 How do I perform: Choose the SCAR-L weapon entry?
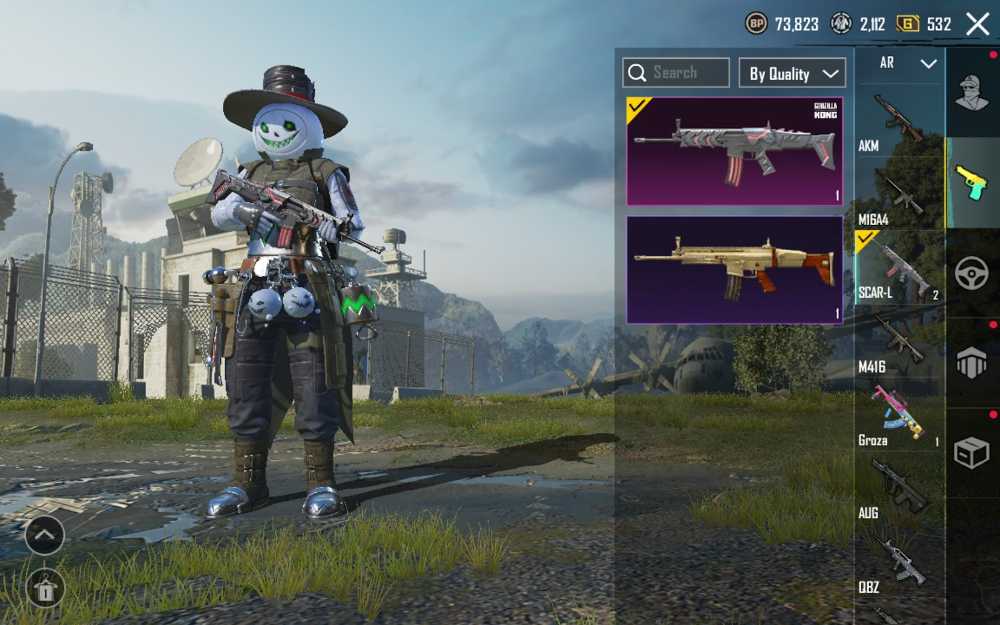tap(899, 270)
